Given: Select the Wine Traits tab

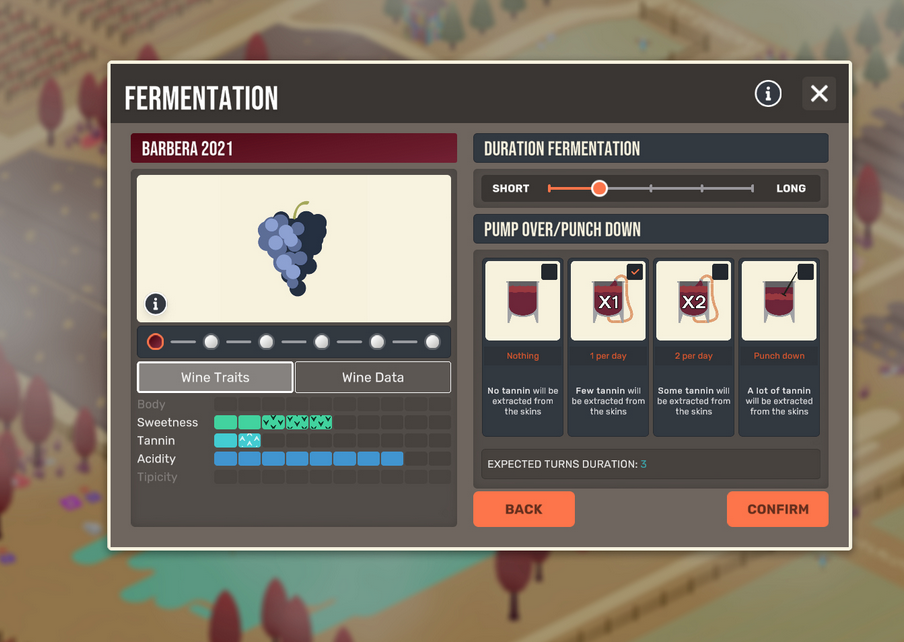Looking at the screenshot, I should coord(215,377).
